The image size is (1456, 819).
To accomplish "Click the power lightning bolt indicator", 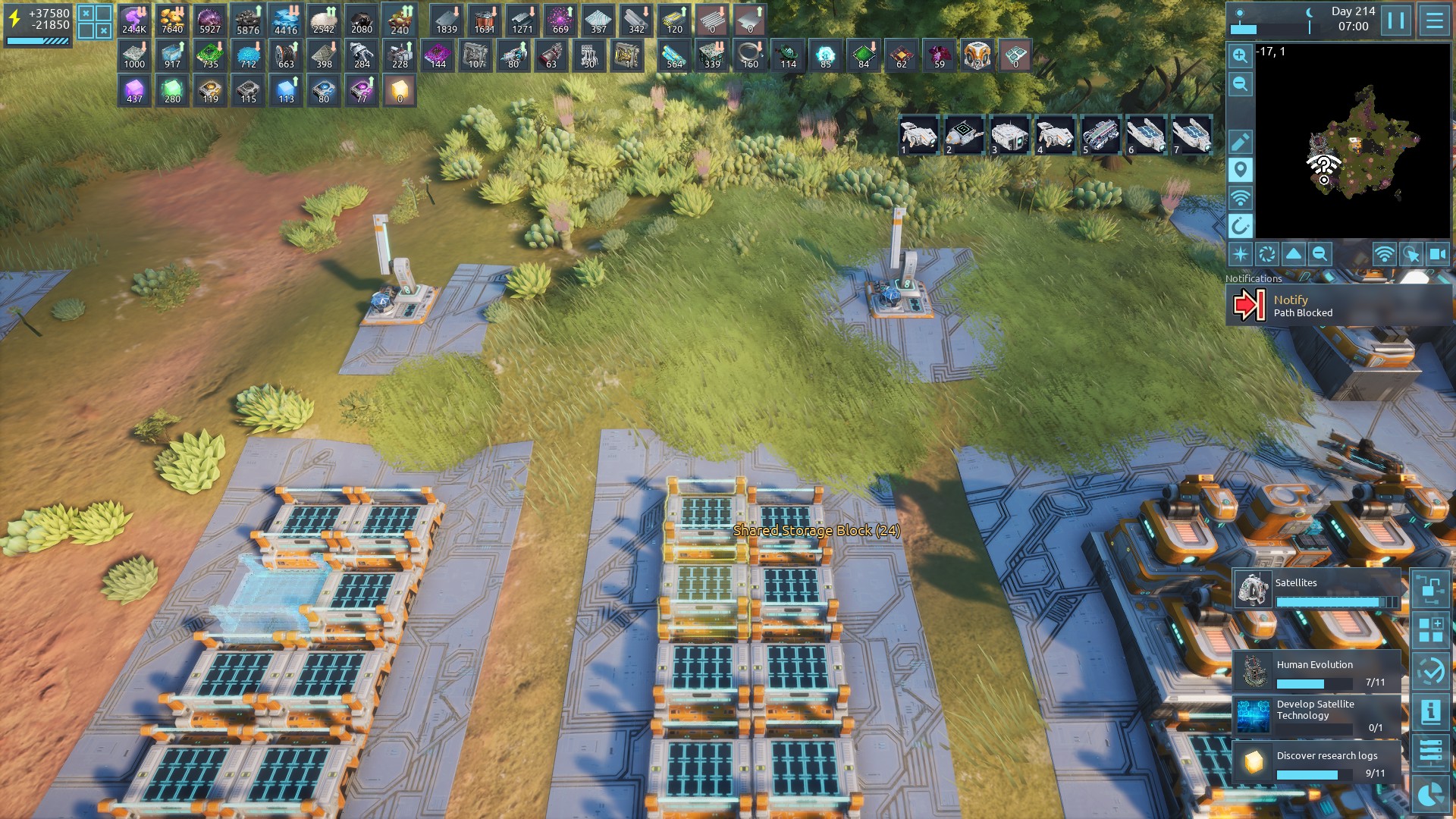I will (x=14, y=19).
